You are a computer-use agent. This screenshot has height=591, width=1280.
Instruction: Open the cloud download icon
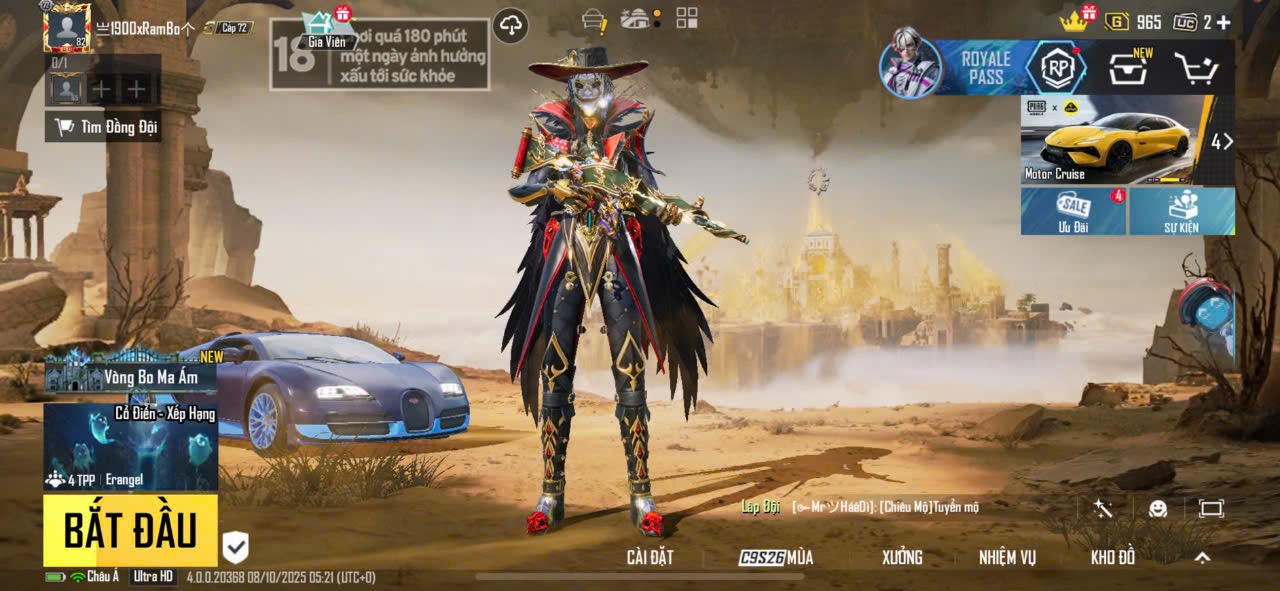pyautogui.click(x=511, y=25)
